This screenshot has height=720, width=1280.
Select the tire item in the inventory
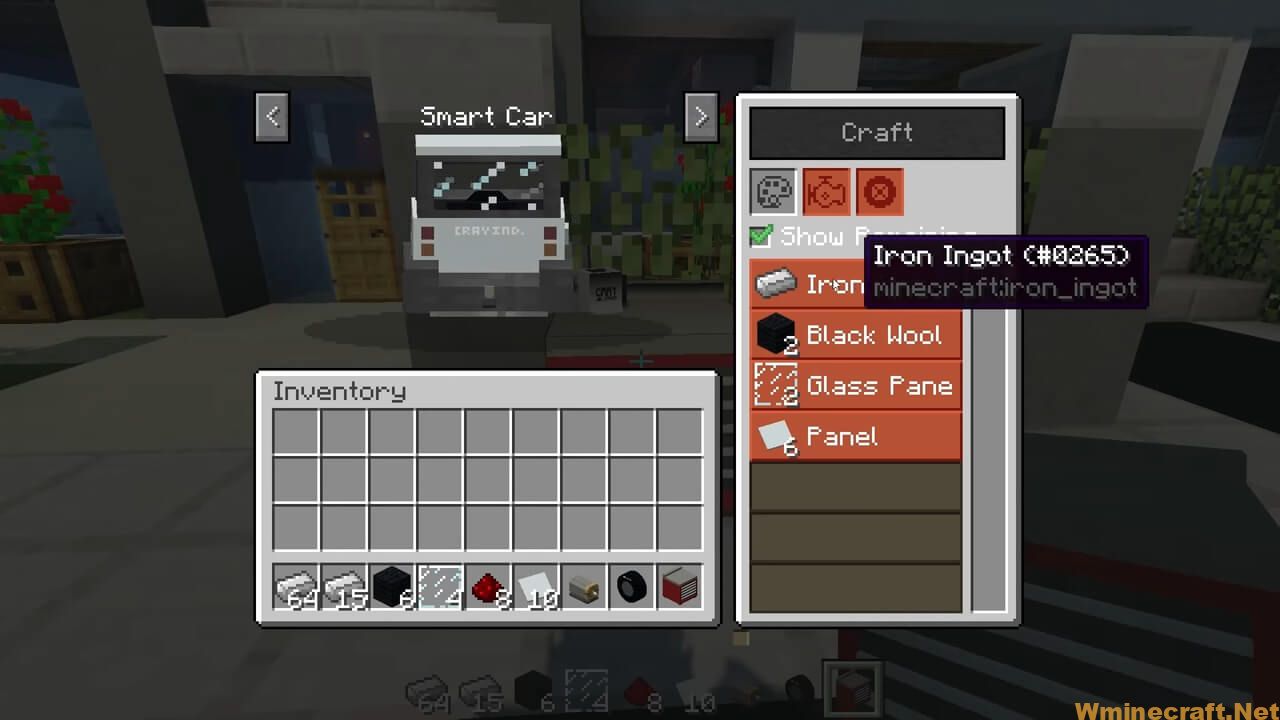point(631,586)
